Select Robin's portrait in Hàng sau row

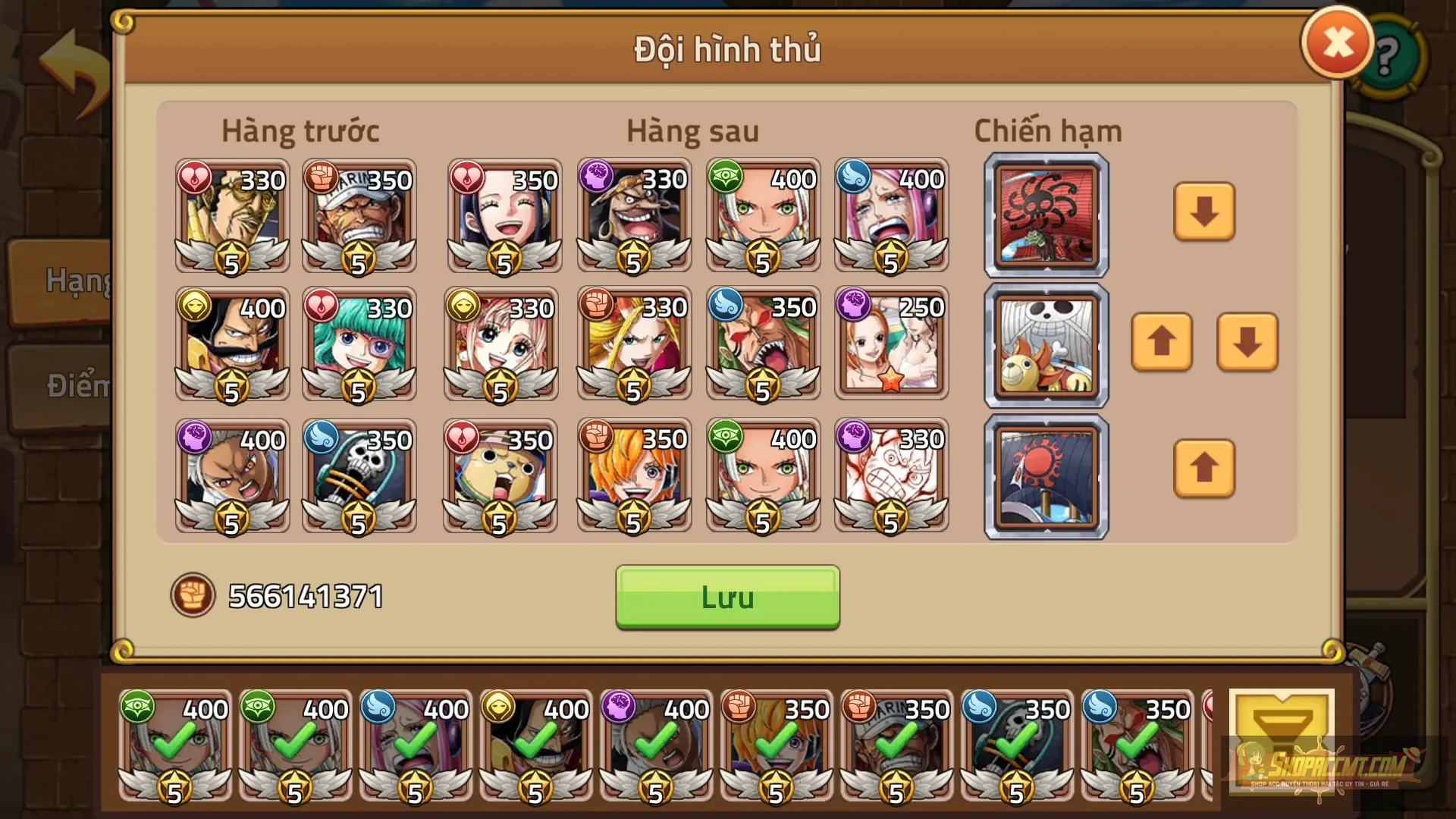(x=504, y=216)
